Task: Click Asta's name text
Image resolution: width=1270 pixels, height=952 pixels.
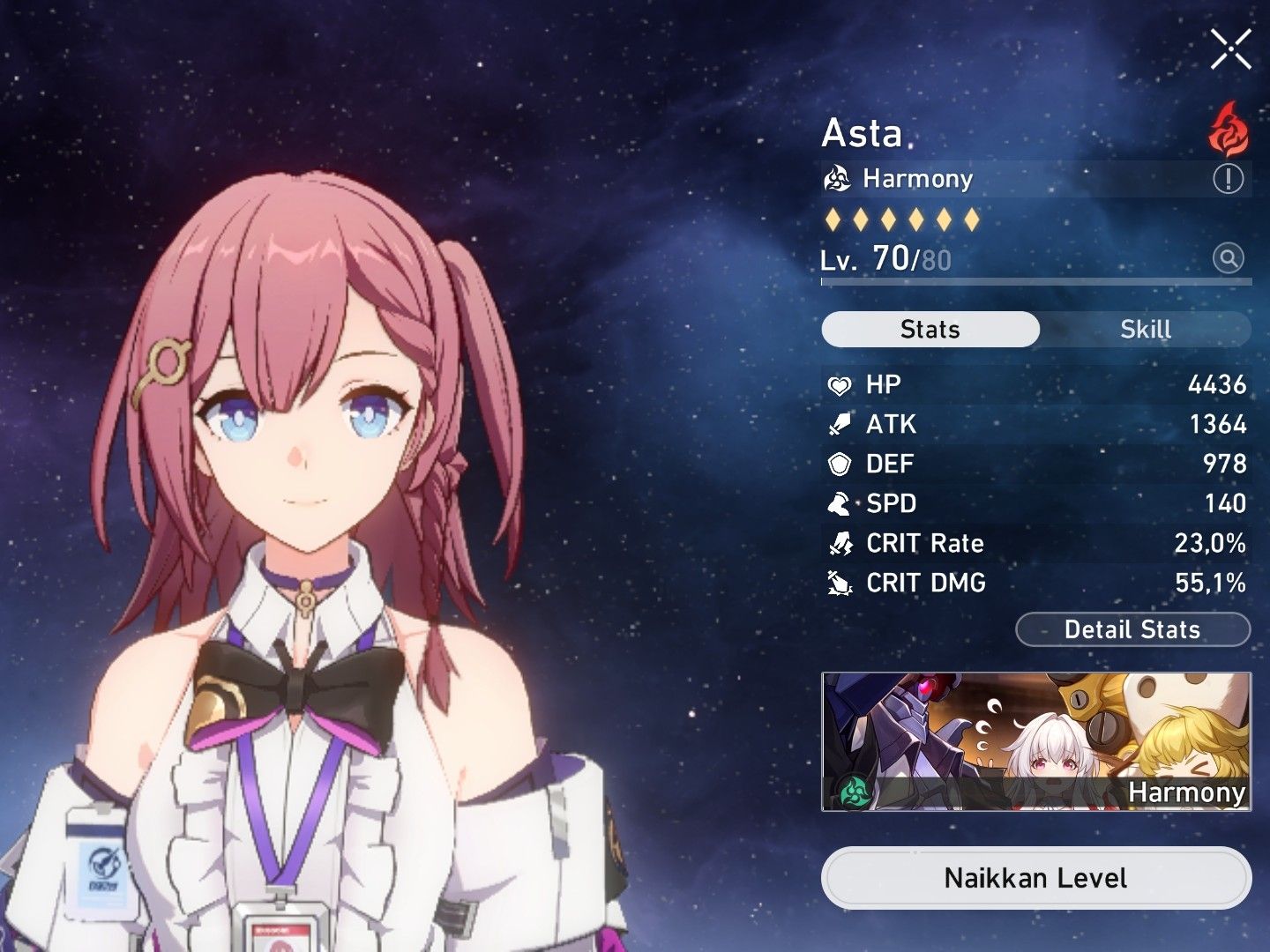Action: pyautogui.click(x=863, y=134)
